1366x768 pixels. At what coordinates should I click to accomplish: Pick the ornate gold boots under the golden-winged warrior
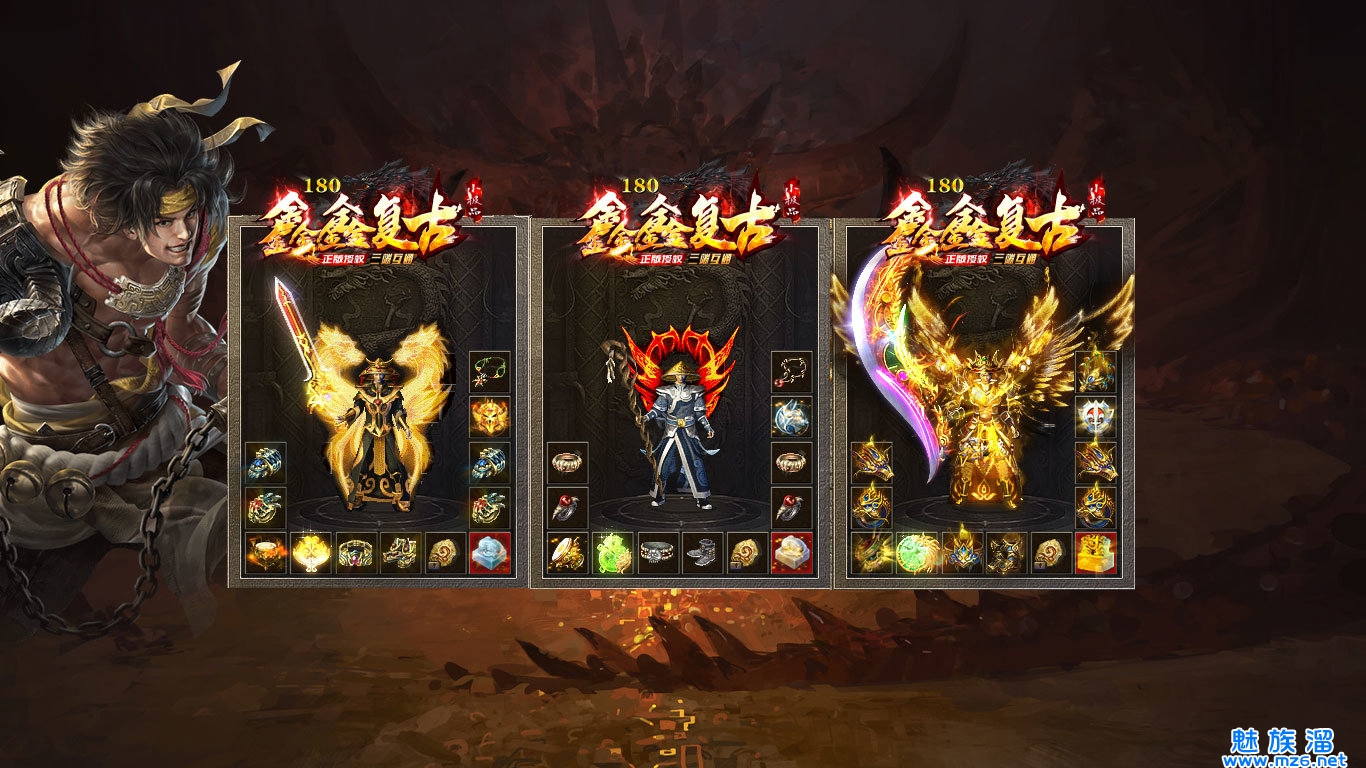(400, 553)
